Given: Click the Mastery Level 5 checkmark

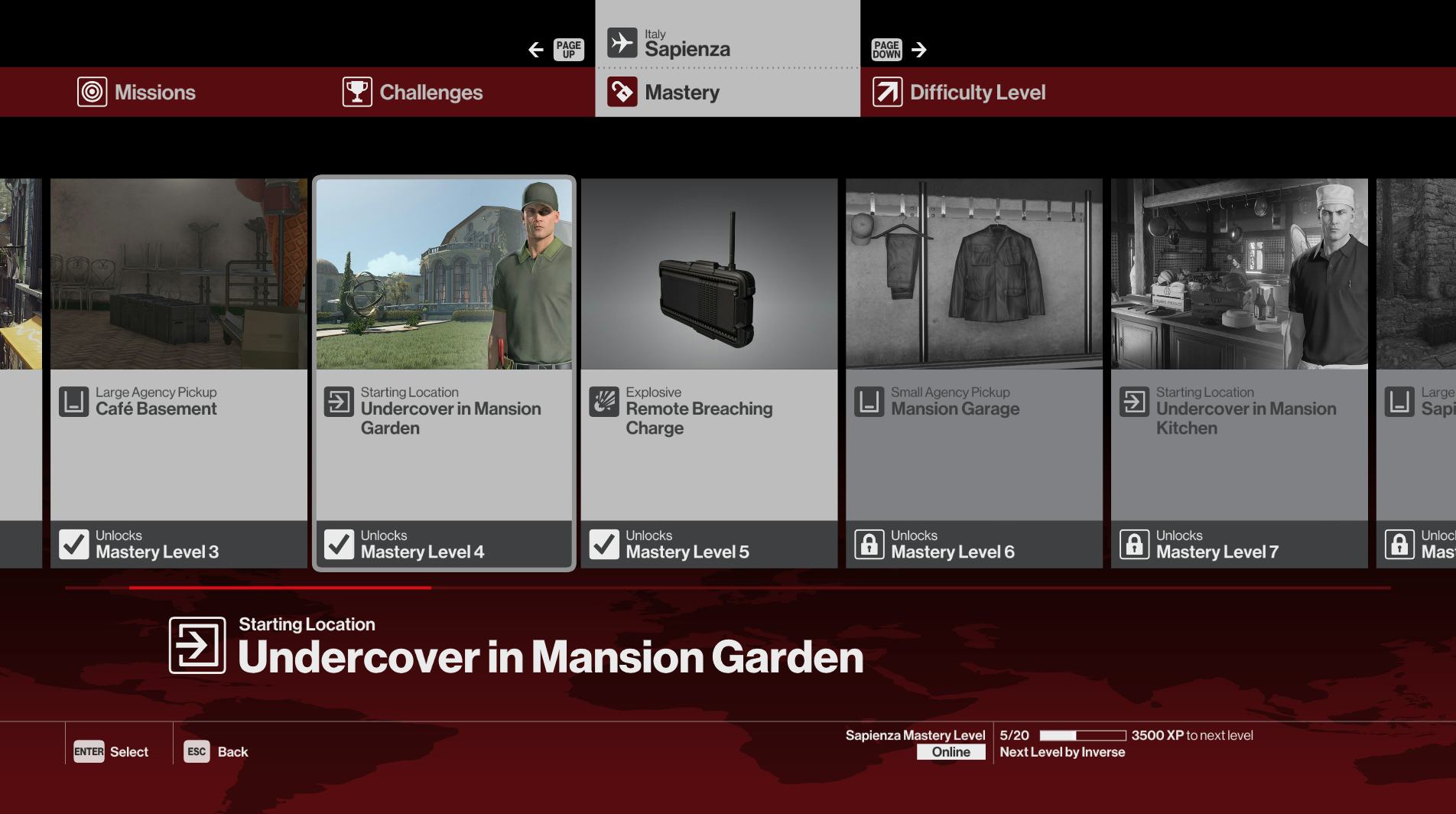Looking at the screenshot, I should pos(604,543).
